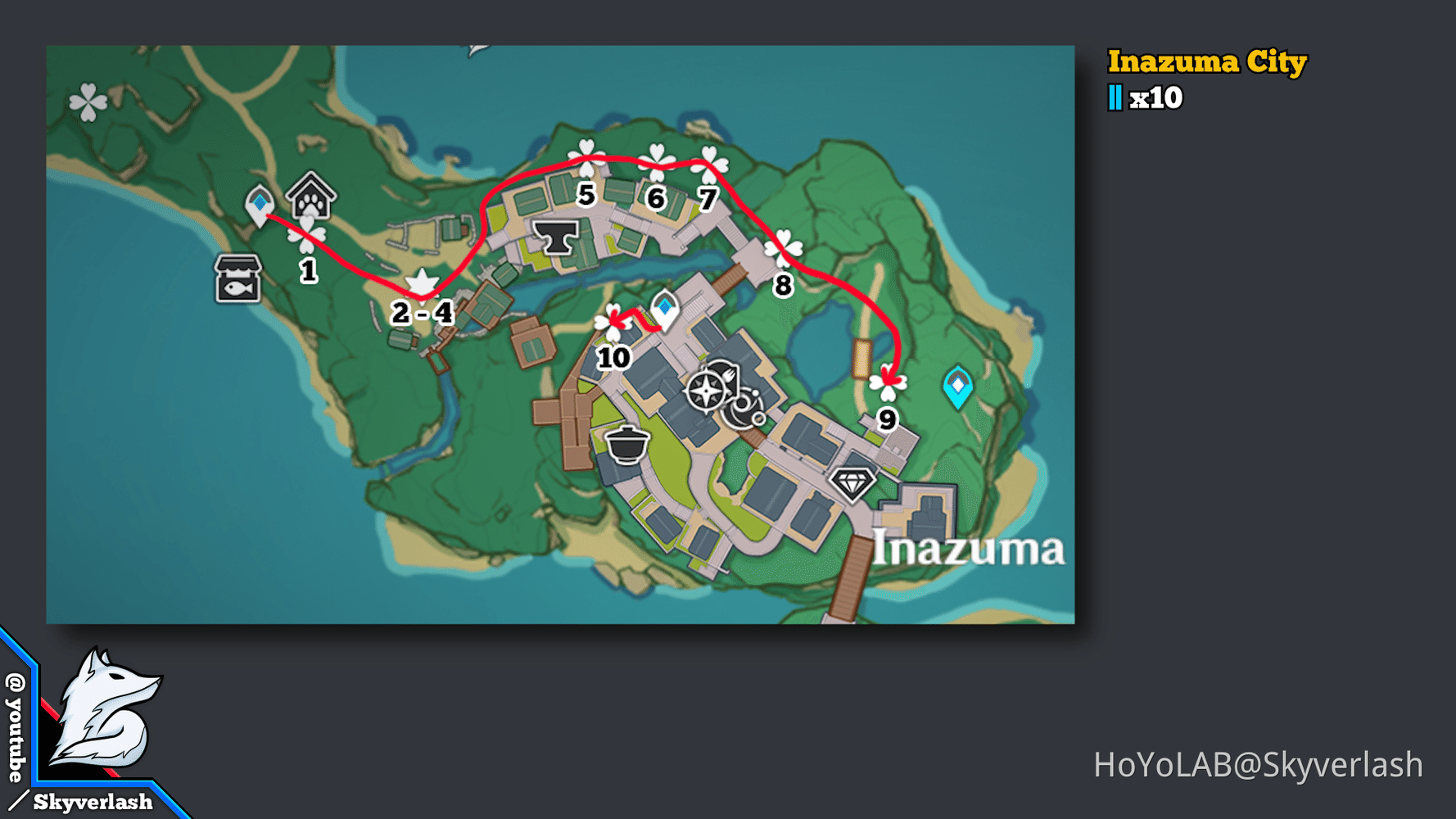Image resolution: width=1456 pixels, height=819 pixels.
Task: Click the souvenir shop diamond icon
Action: point(852,482)
